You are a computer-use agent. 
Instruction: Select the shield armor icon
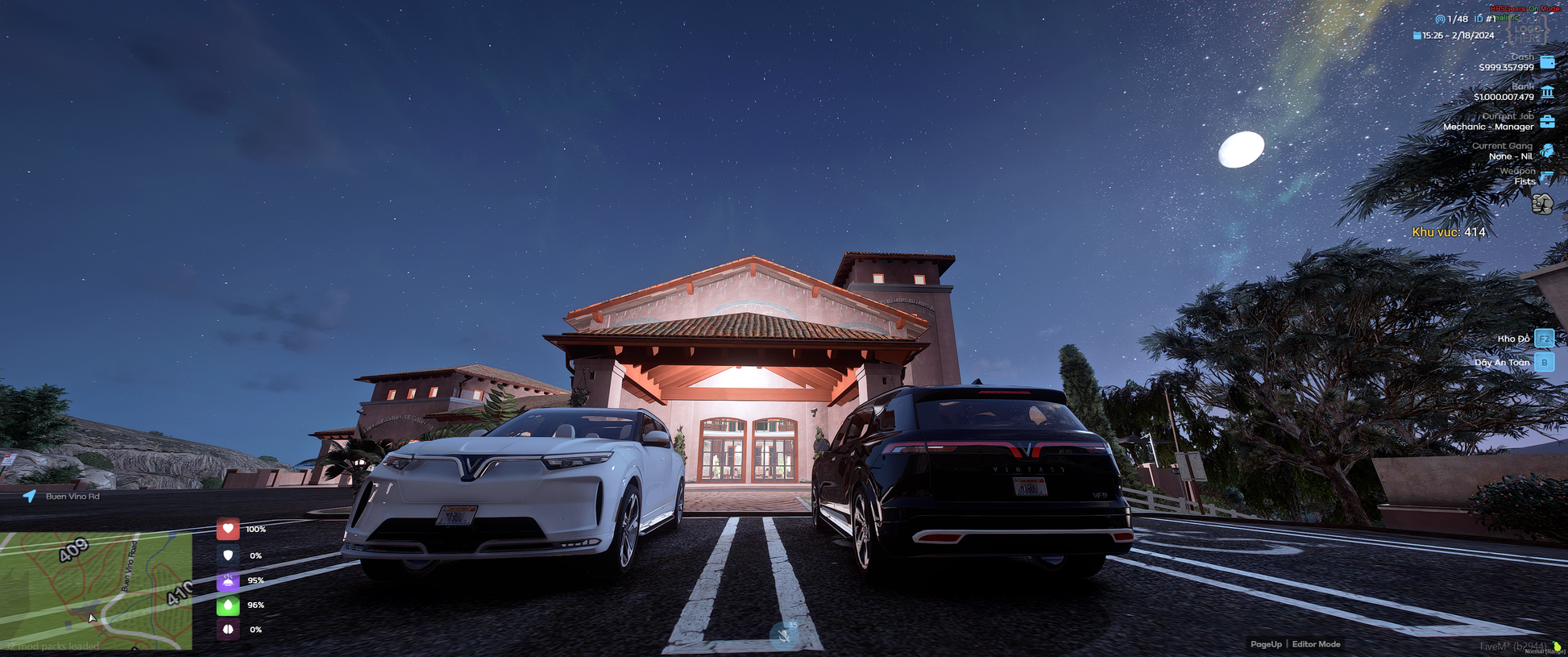(x=228, y=555)
